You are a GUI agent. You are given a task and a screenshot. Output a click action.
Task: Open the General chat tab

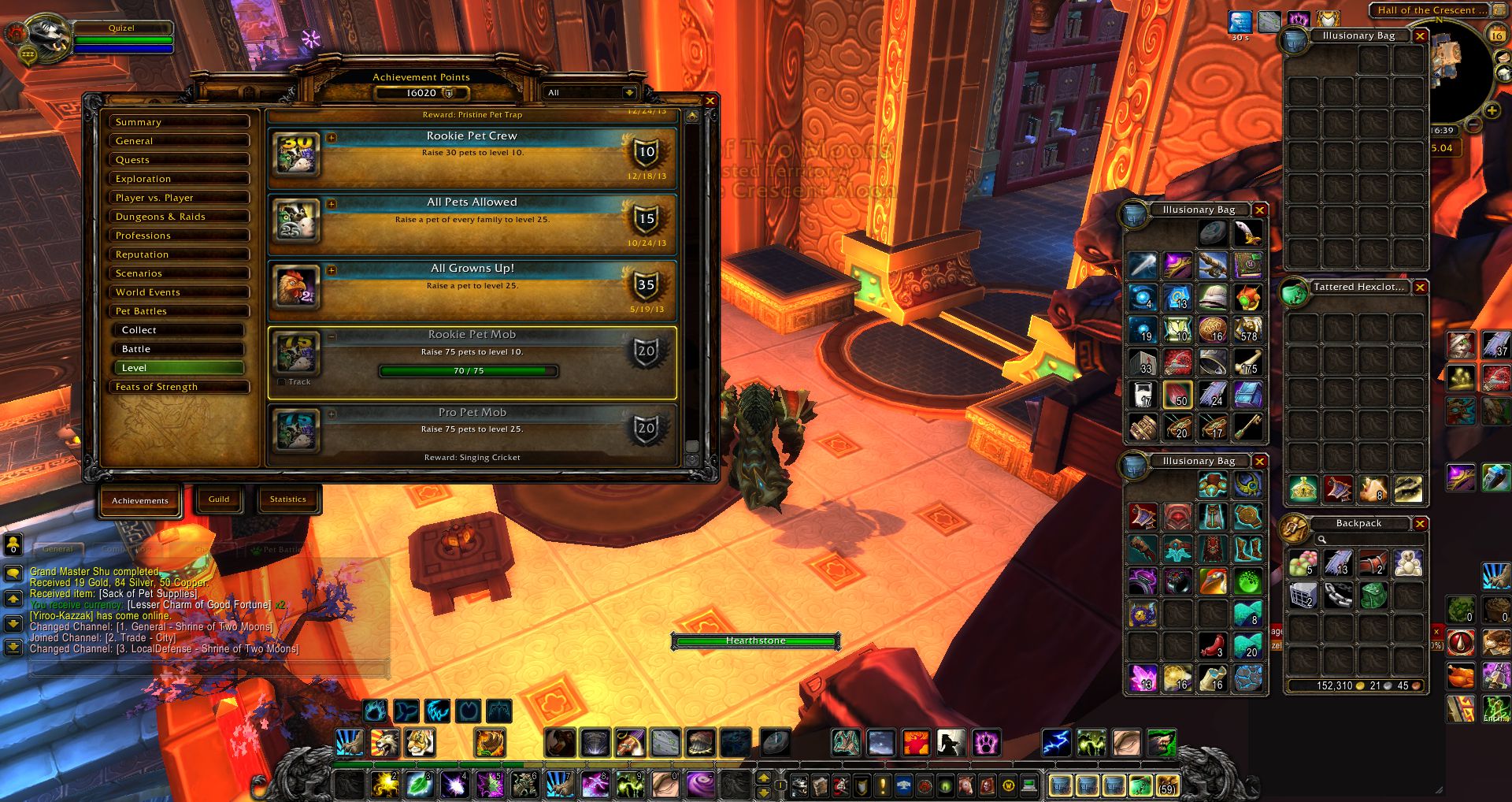pos(58,549)
